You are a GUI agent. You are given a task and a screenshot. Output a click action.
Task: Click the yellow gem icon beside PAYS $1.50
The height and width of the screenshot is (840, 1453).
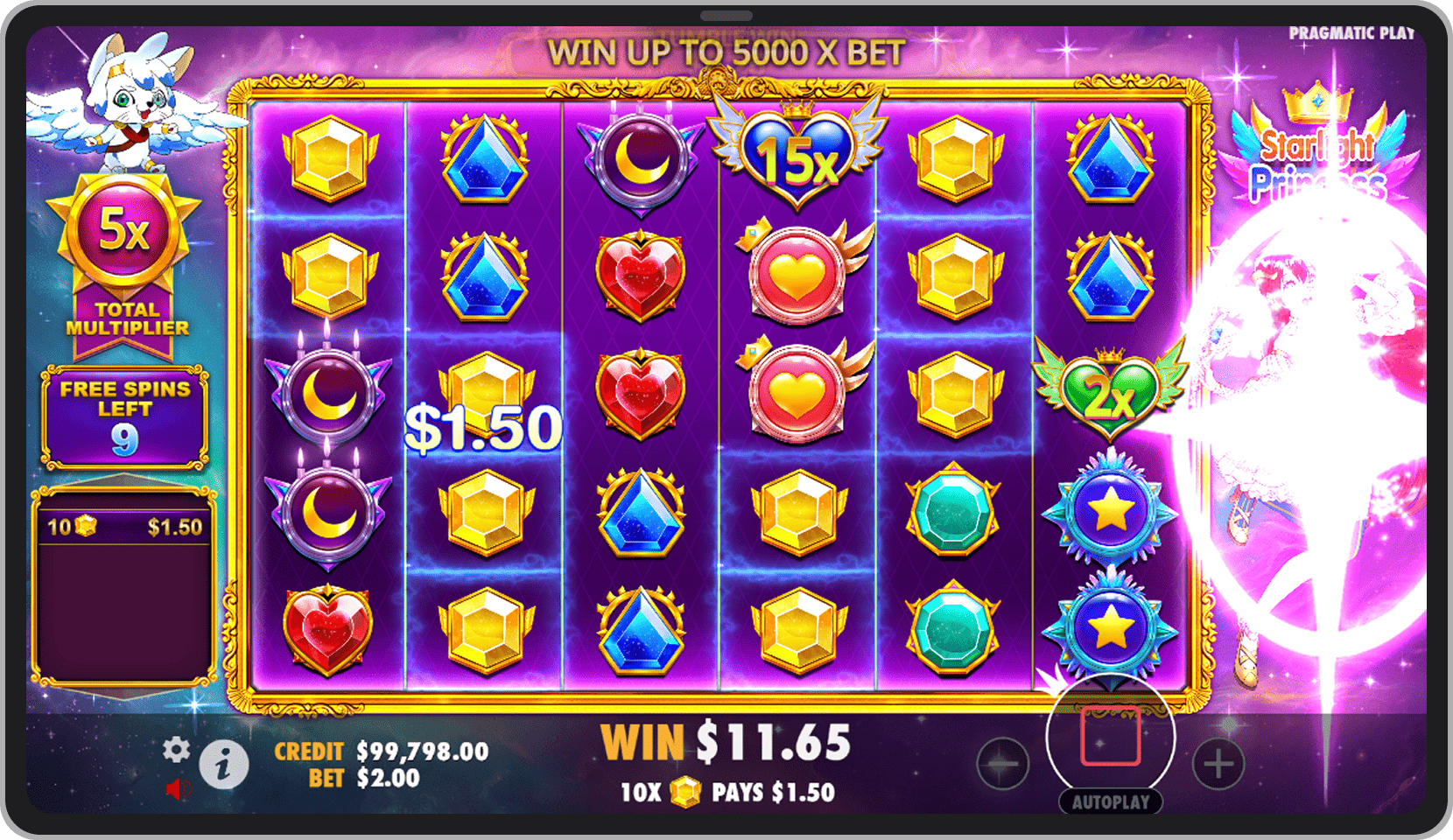click(x=684, y=790)
